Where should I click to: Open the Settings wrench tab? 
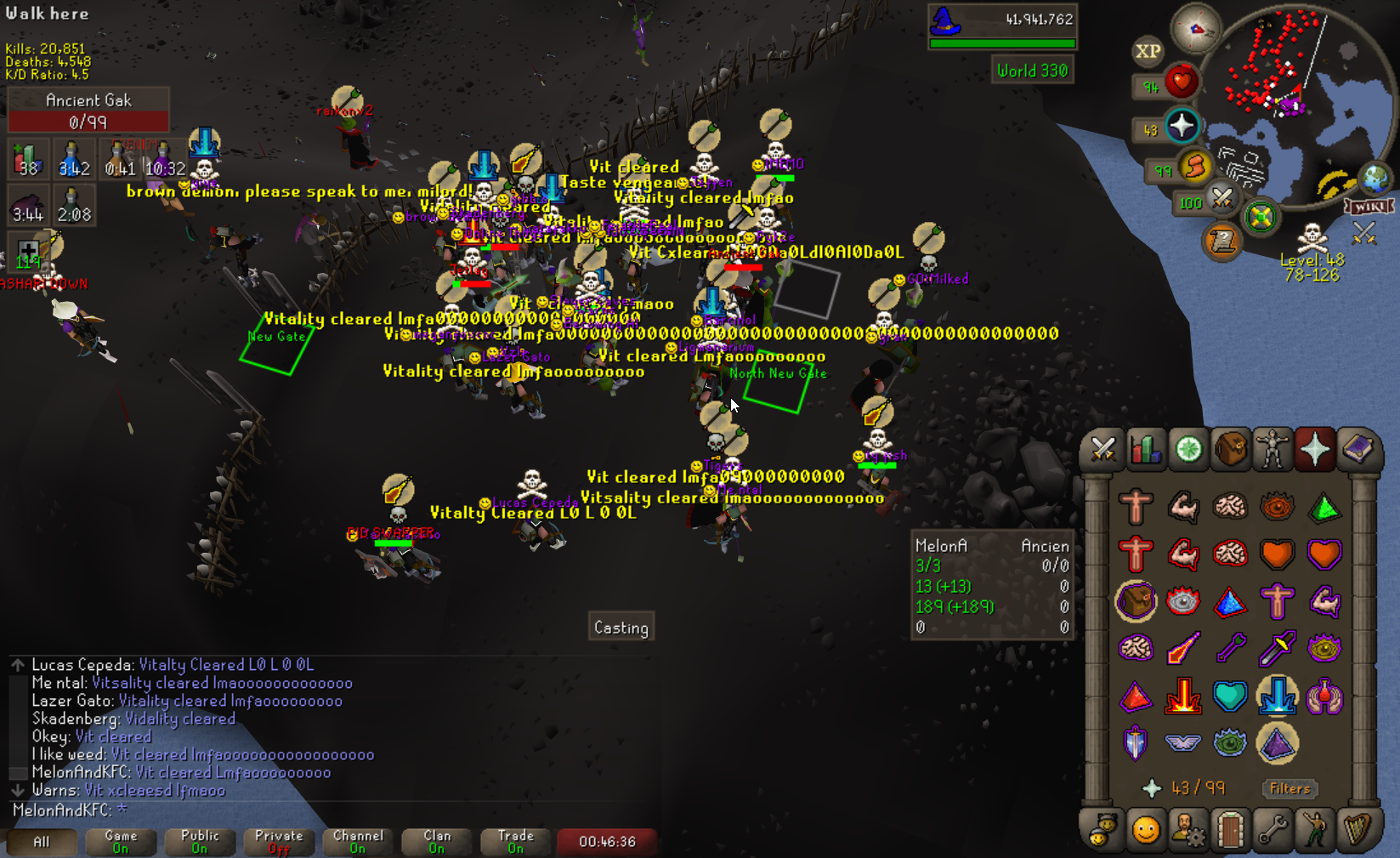(1272, 829)
